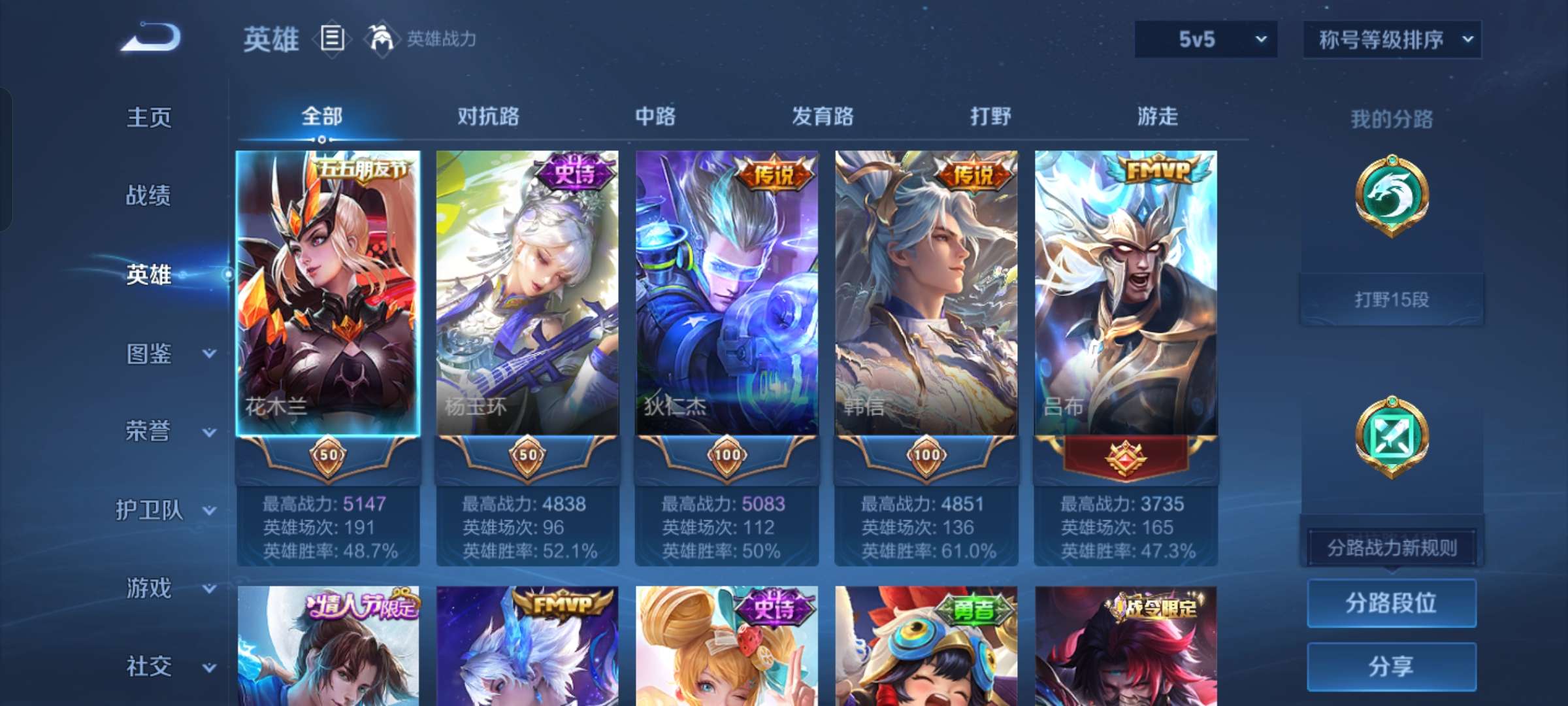Switch to the 打野 lane tab
This screenshot has width=1568, height=706.
point(989,116)
